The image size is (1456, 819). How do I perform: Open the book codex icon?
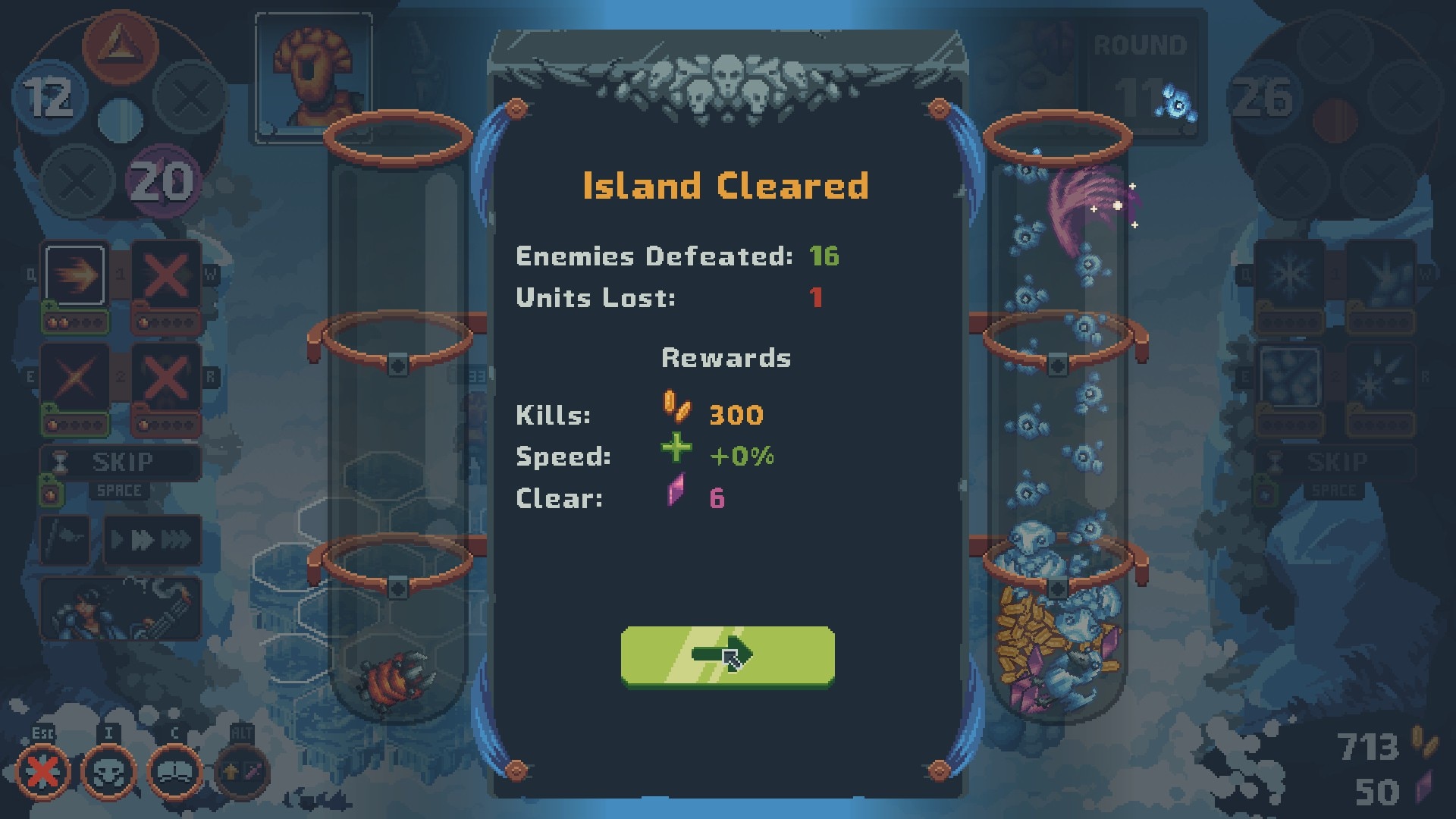174,773
